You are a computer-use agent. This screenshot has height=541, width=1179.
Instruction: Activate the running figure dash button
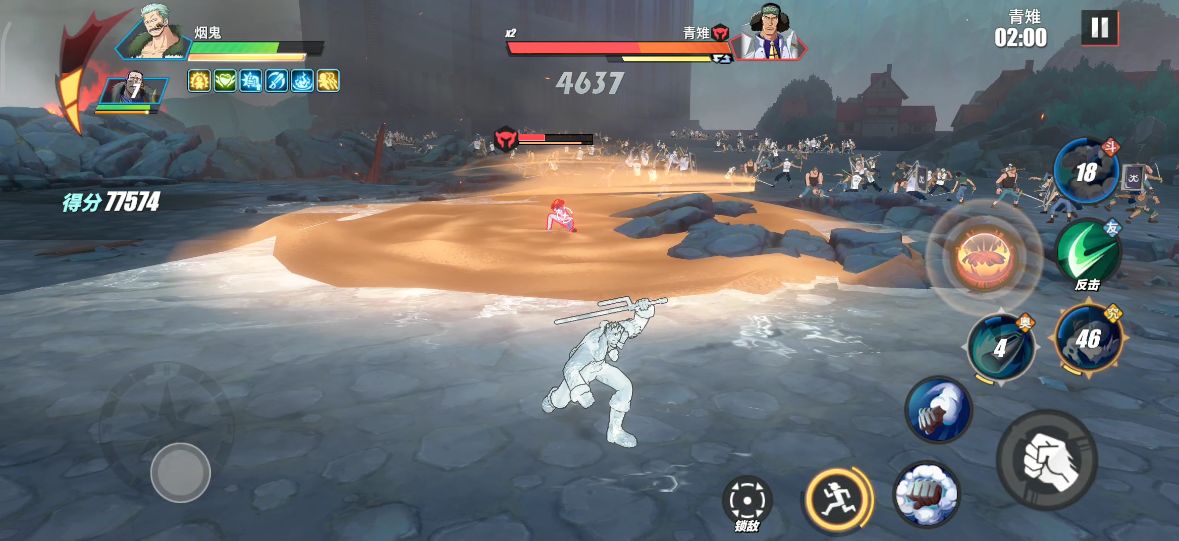click(838, 498)
